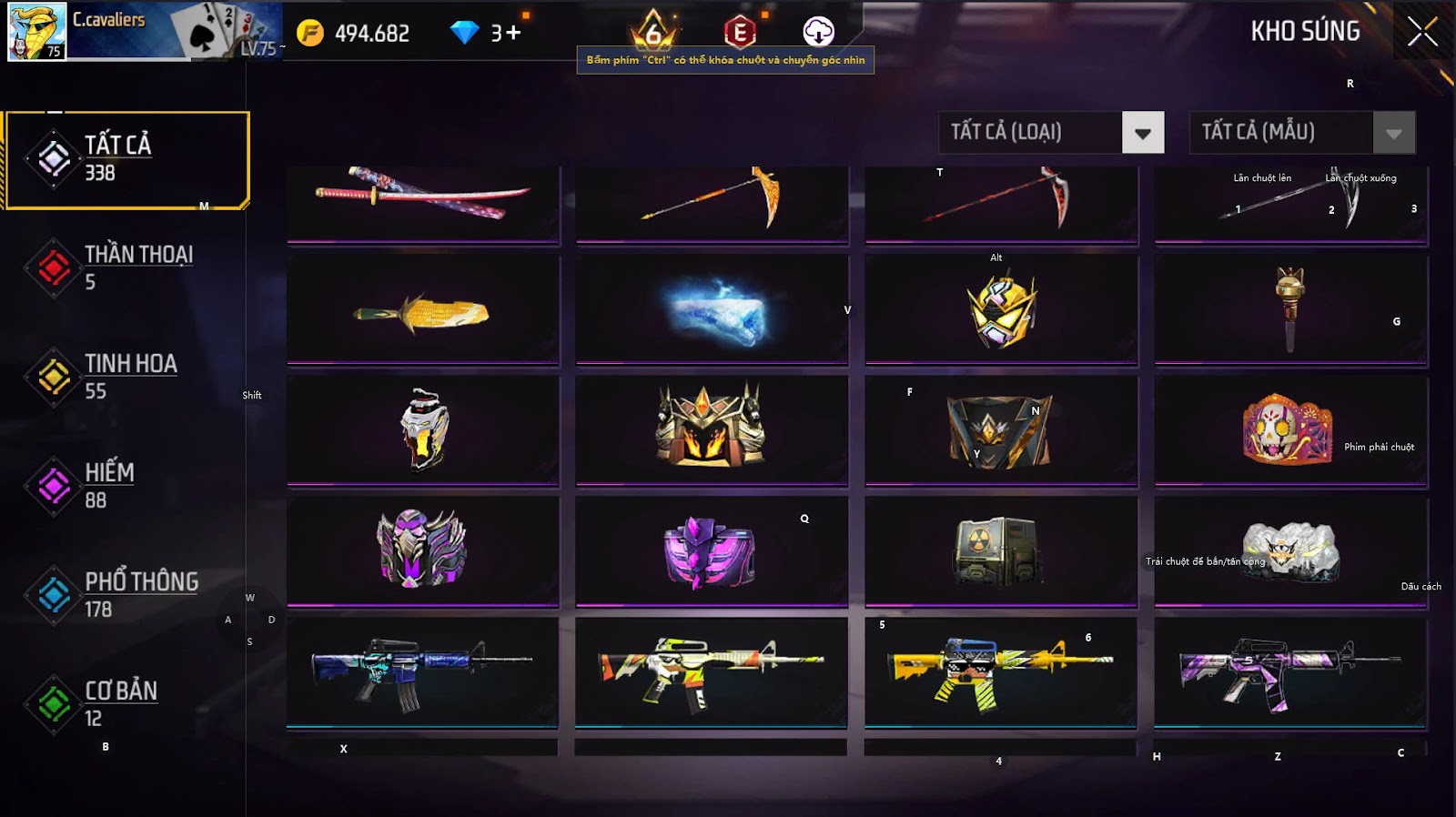Select the Tất Cả category tab
Image resolution: width=1456 pixels, height=817 pixels.
coord(127,159)
